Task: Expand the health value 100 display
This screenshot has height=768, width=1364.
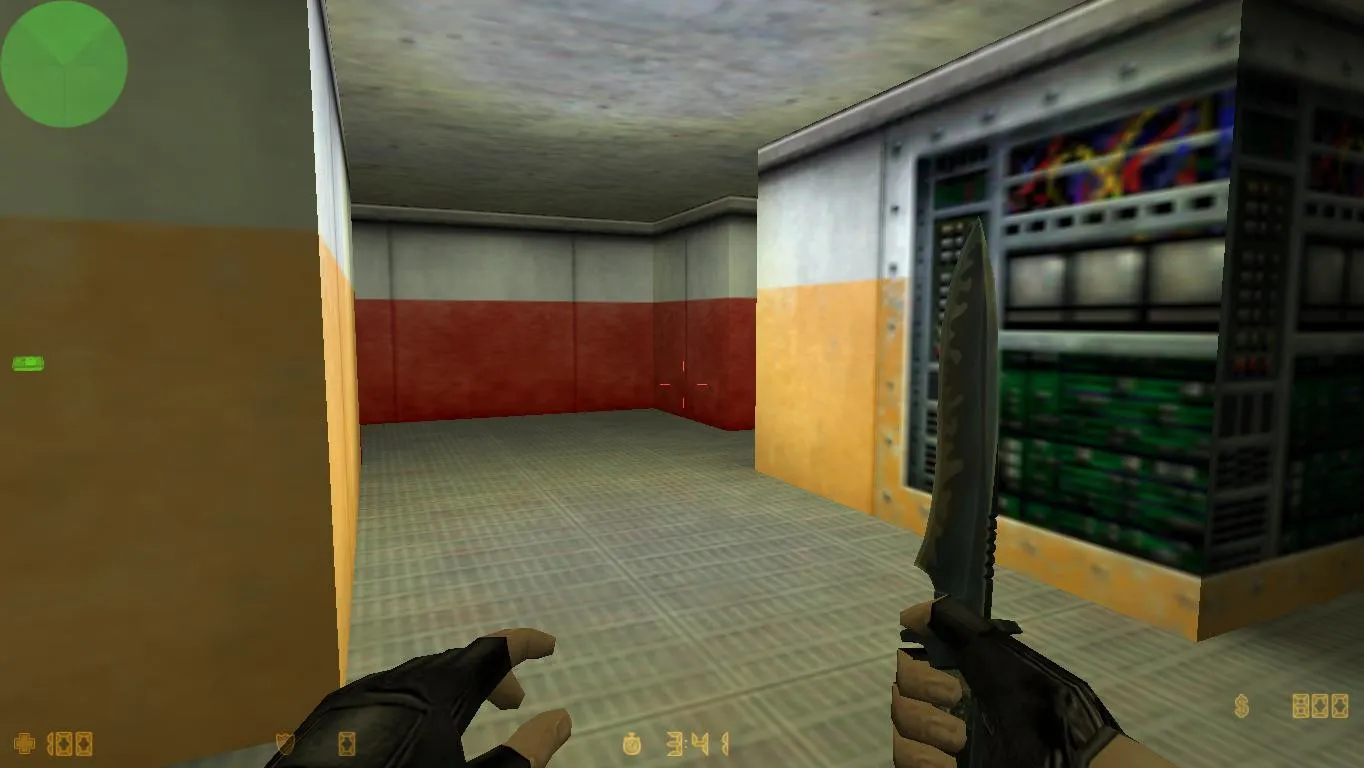Action: click(x=68, y=744)
